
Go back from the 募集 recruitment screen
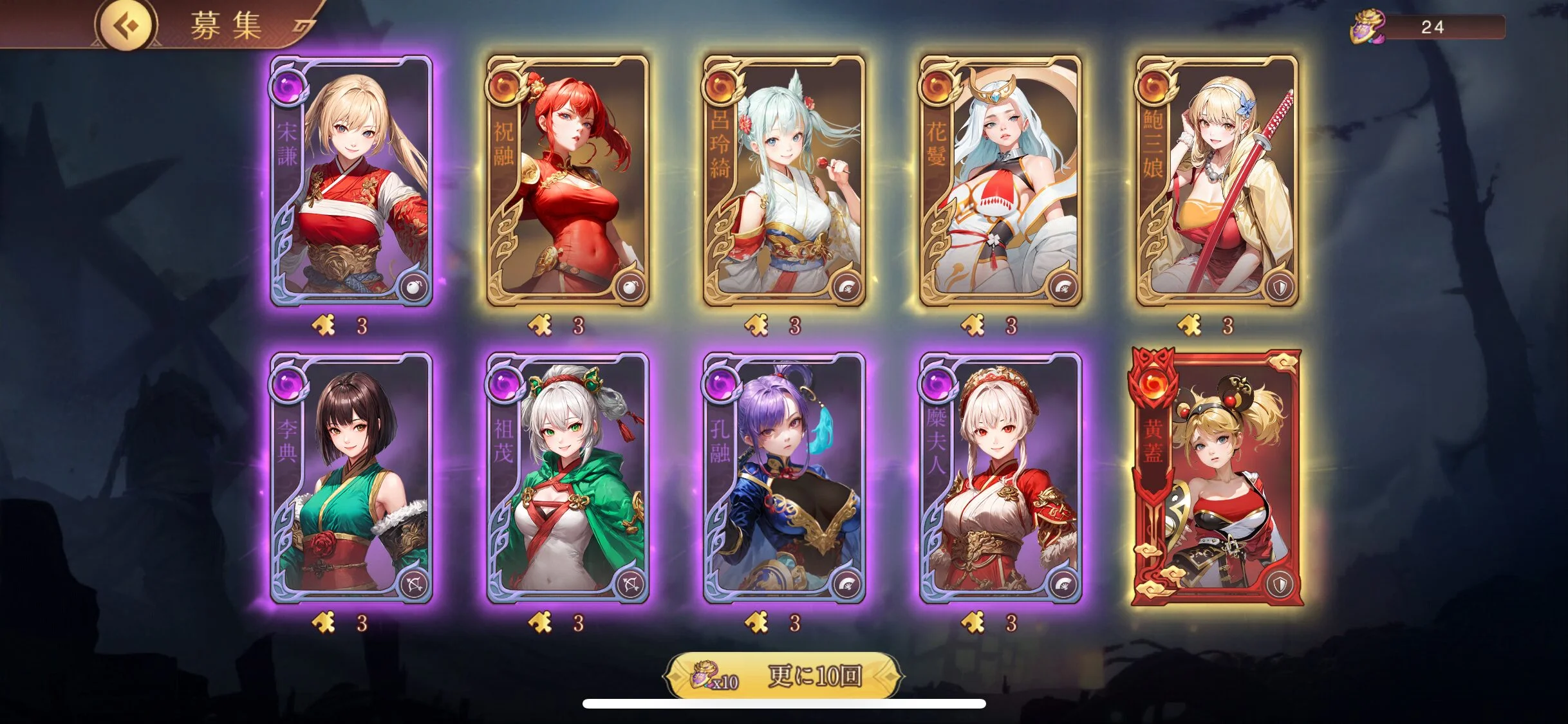127,26
